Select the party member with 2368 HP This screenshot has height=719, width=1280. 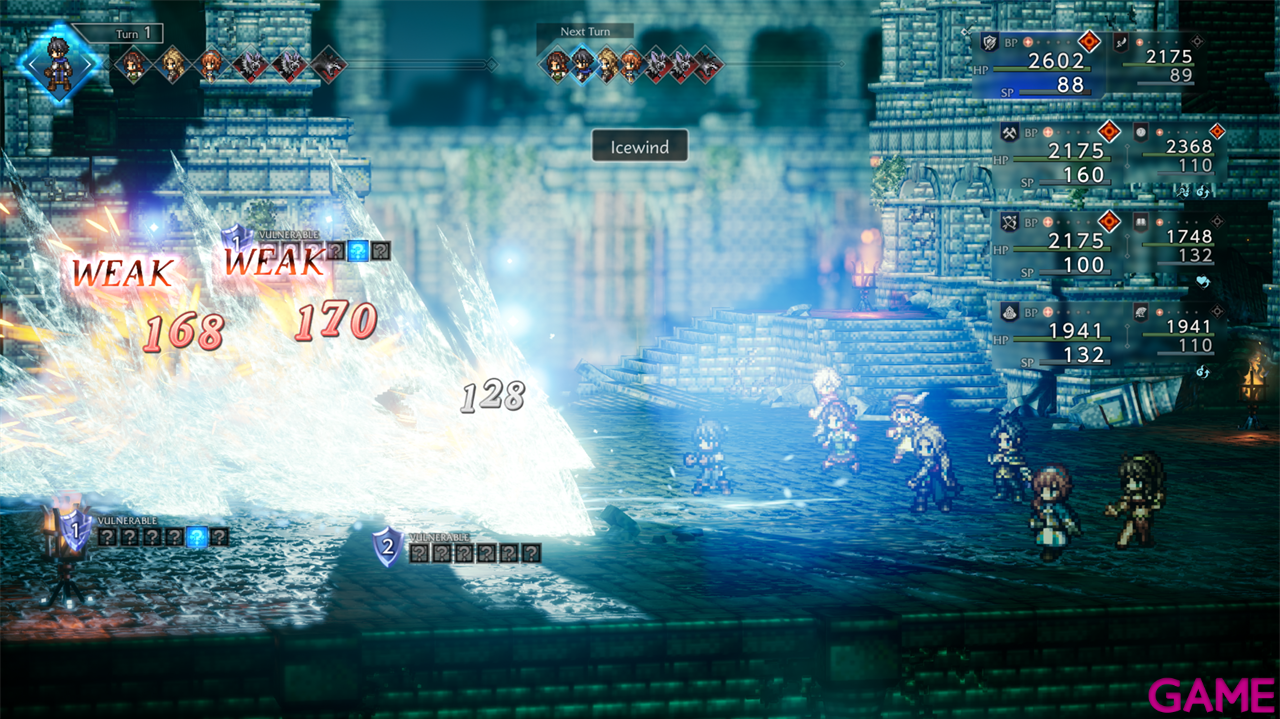(x=1175, y=154)
